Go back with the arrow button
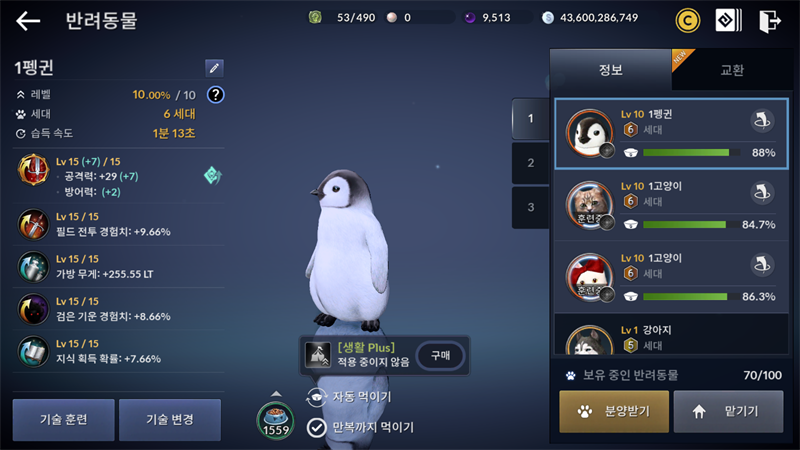This screenshot has height=450, width=800. 28,21
